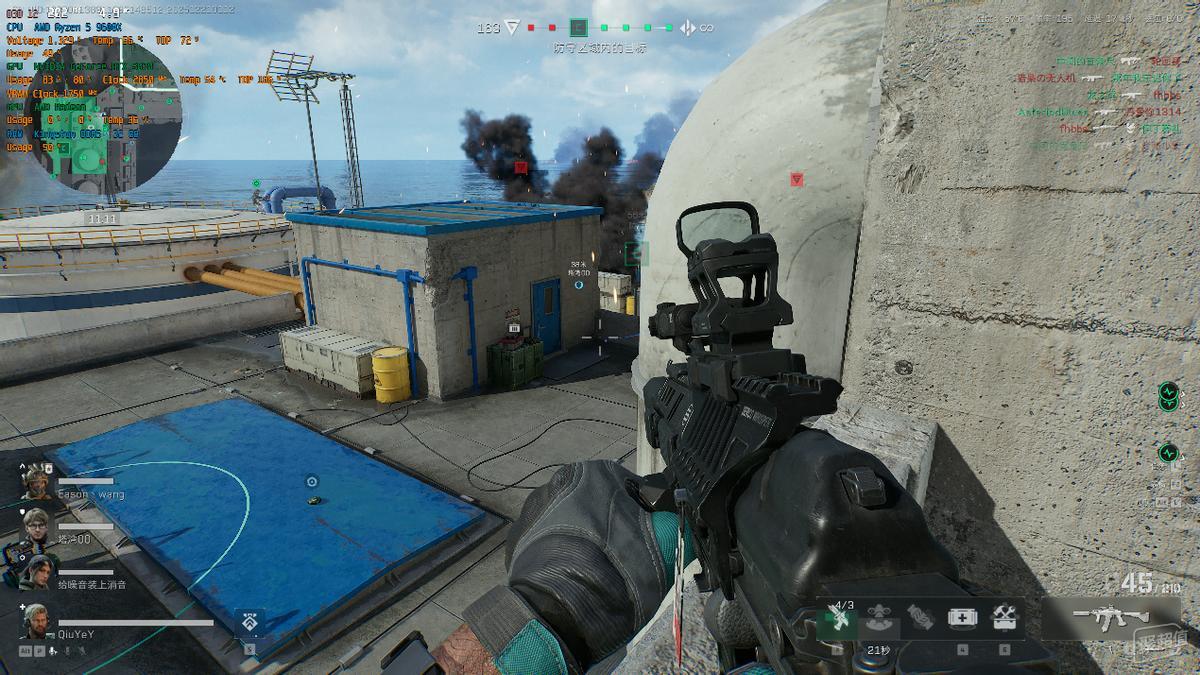
Task: Select squad member Eason wang's portrait
Action: pos(37,482)
